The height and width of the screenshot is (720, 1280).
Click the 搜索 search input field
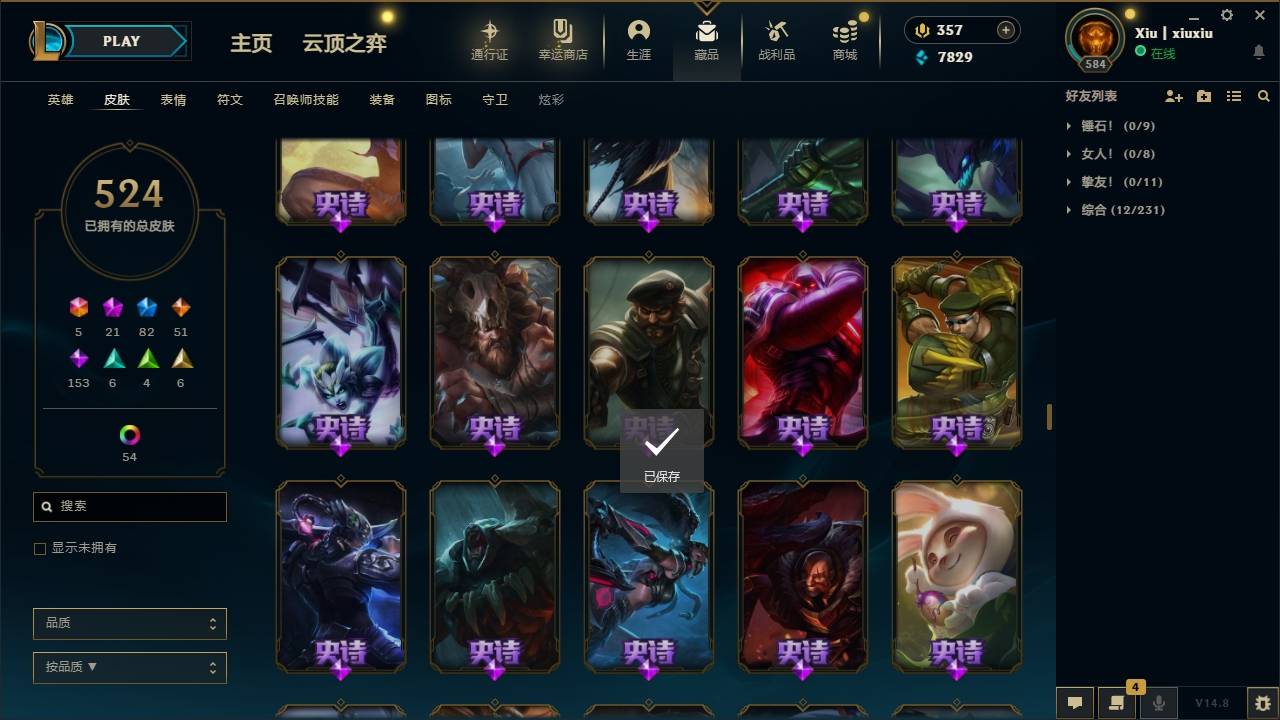(129, 507)
